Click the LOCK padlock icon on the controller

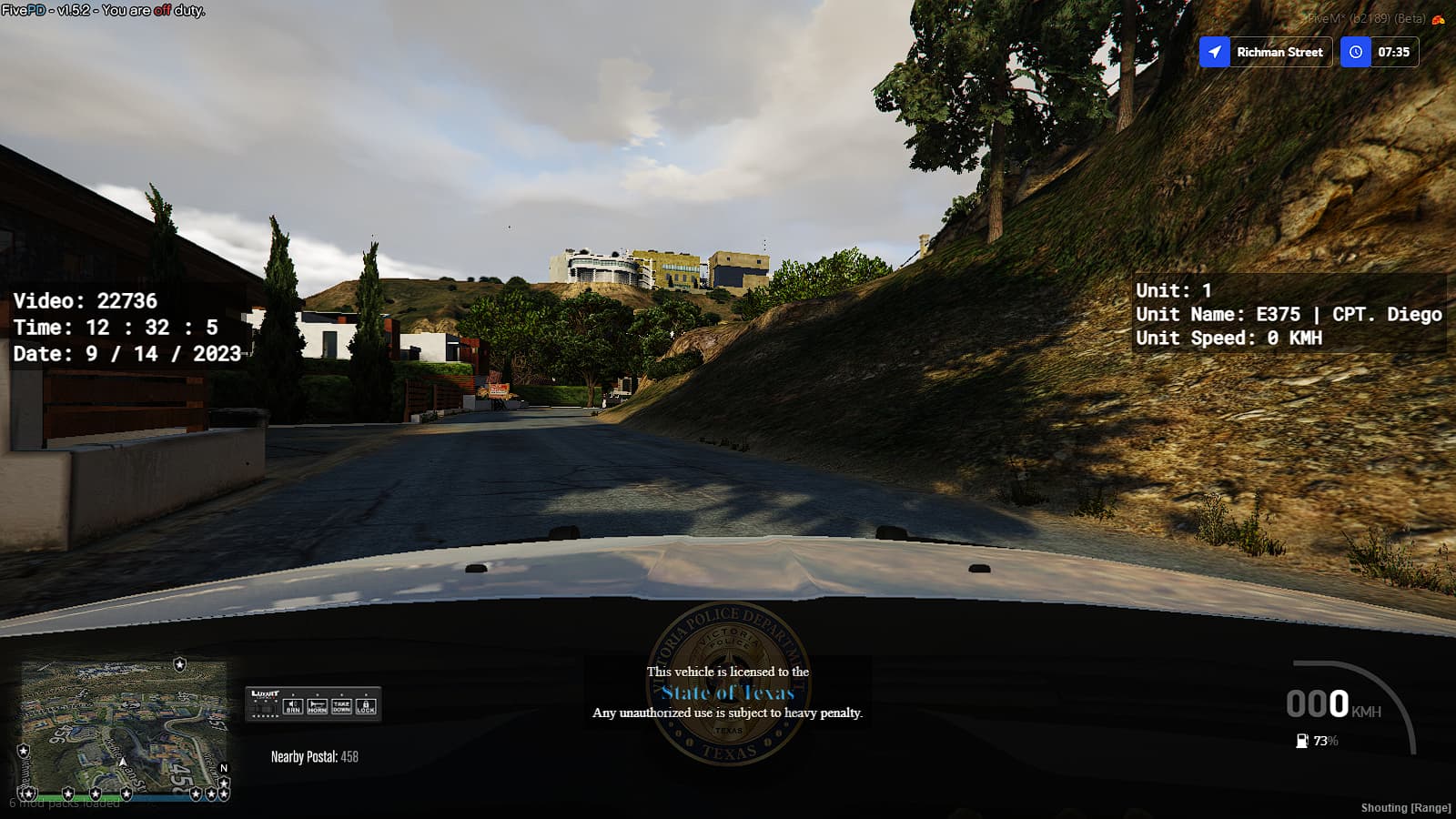(366, 705)
